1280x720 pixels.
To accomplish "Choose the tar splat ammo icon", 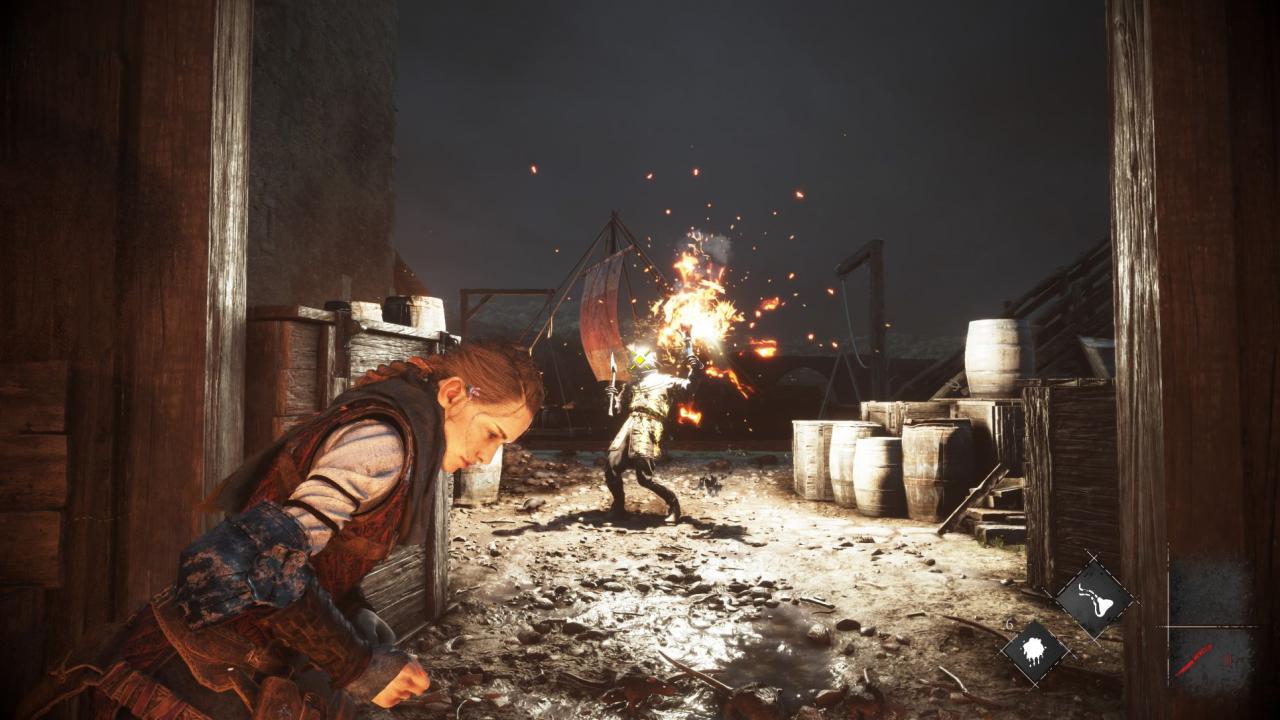I will pos(1034,652).
